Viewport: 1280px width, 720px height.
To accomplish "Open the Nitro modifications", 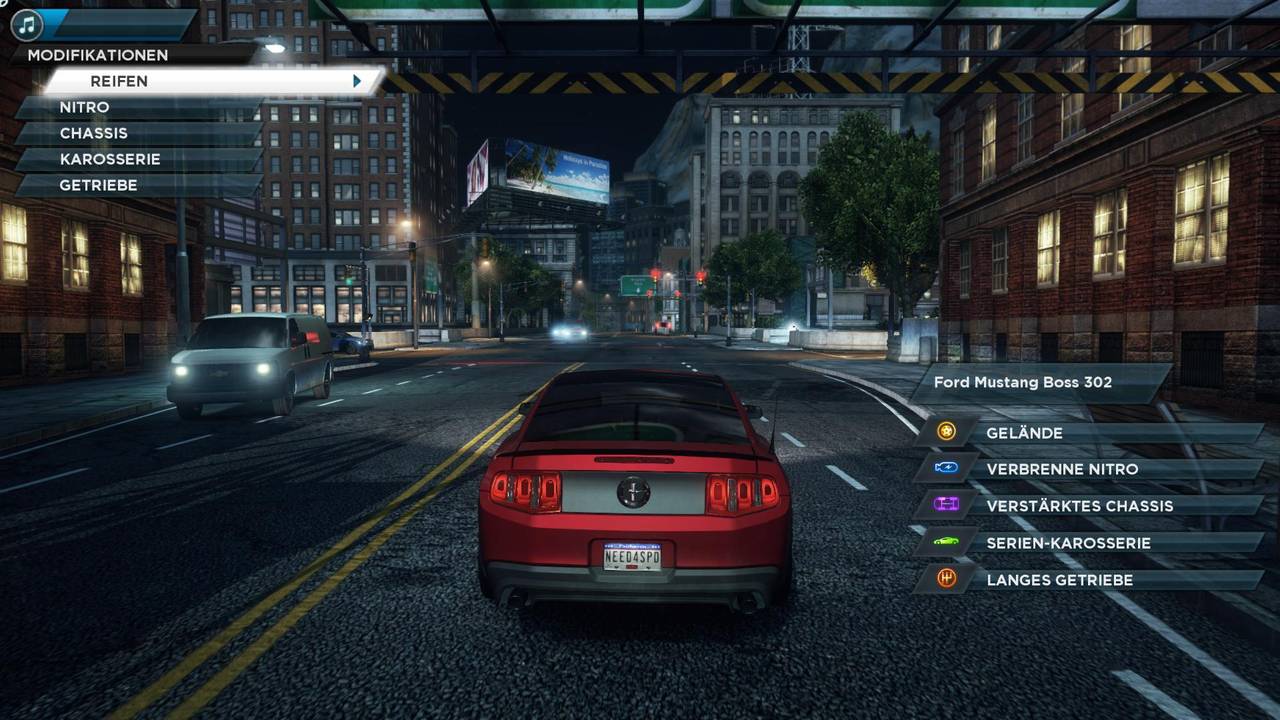I will pos(140,107).
